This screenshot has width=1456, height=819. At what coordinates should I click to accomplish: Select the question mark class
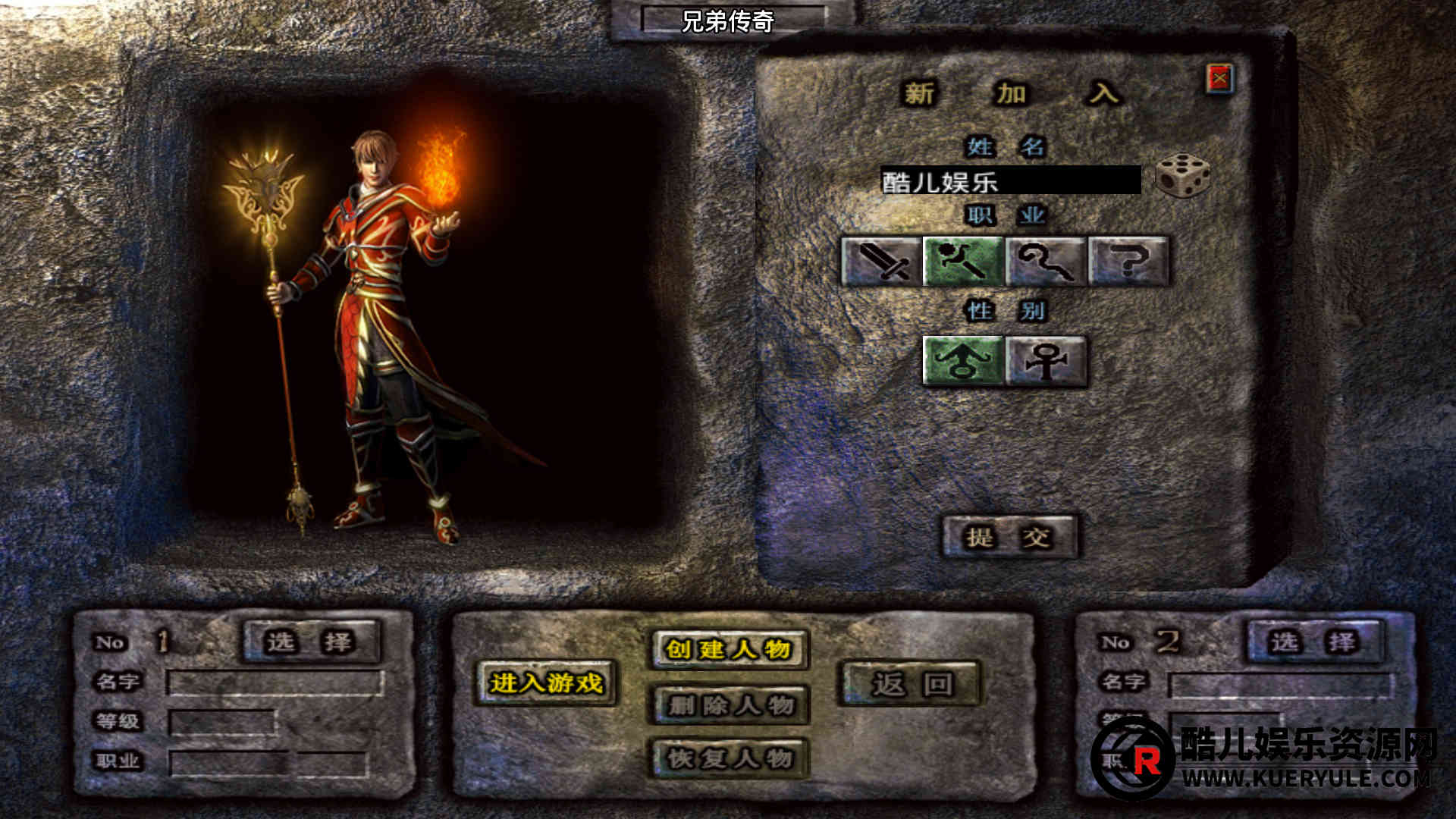coord(1128,262)
